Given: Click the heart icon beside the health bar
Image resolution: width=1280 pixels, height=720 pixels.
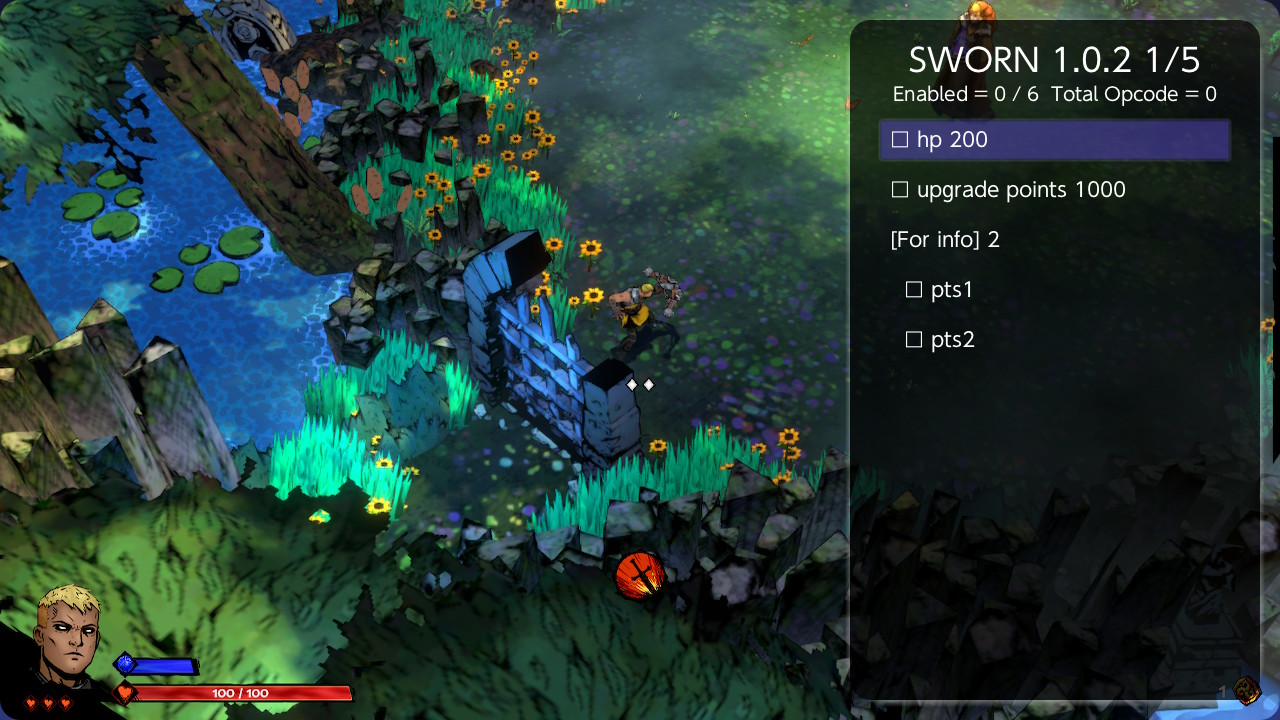Looking at the screenshot, I should tap(124, 693).
